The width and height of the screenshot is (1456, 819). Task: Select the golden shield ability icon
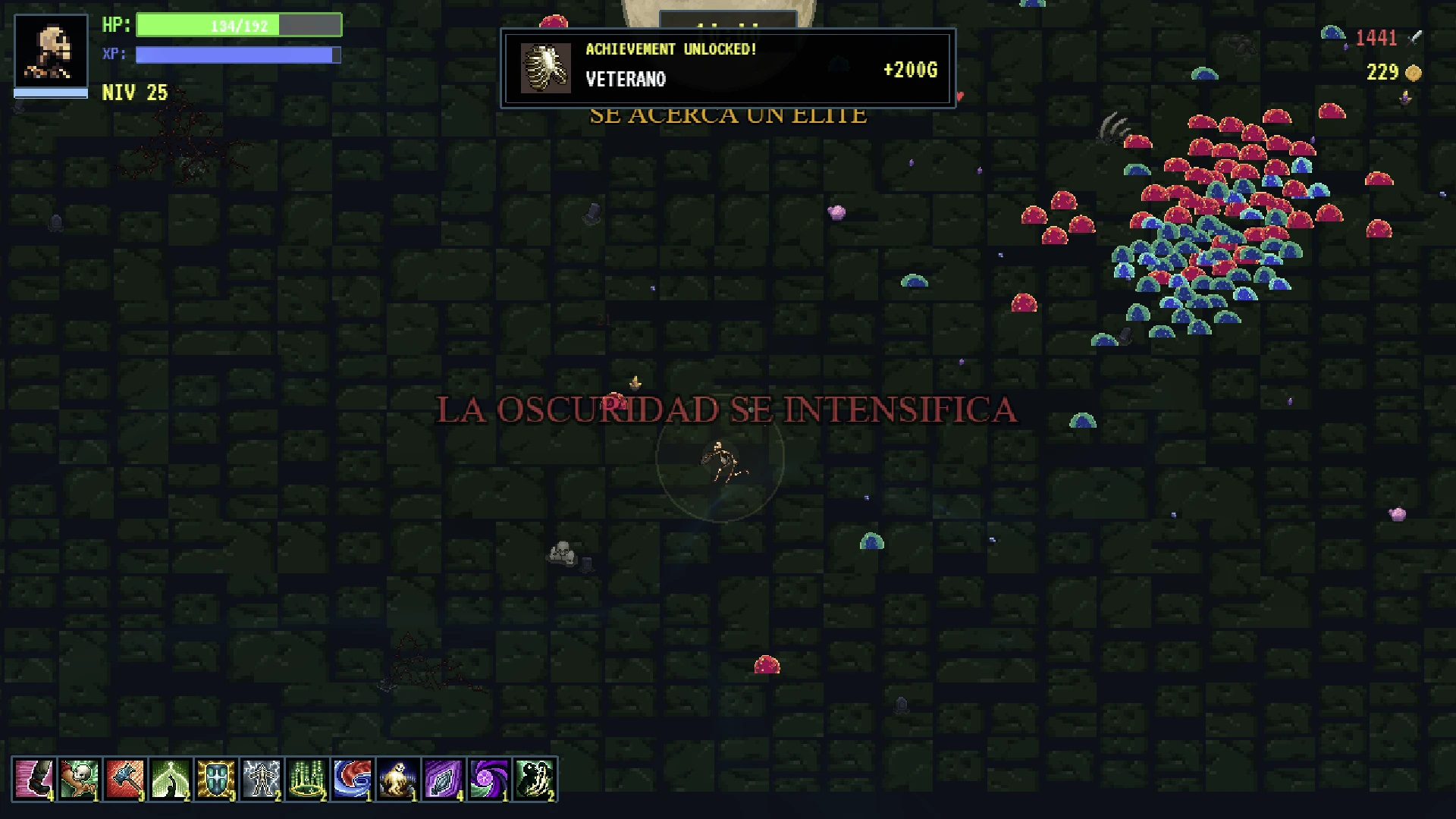[x=215, y=779]
